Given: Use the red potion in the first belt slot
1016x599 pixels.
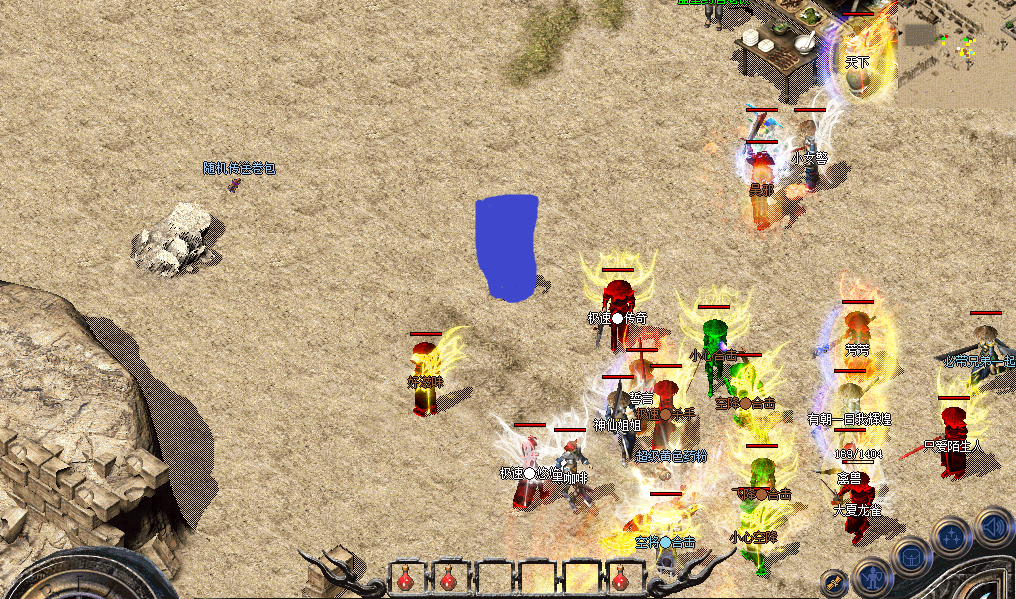Looking at the screenshot, I should tap(405, 579).
